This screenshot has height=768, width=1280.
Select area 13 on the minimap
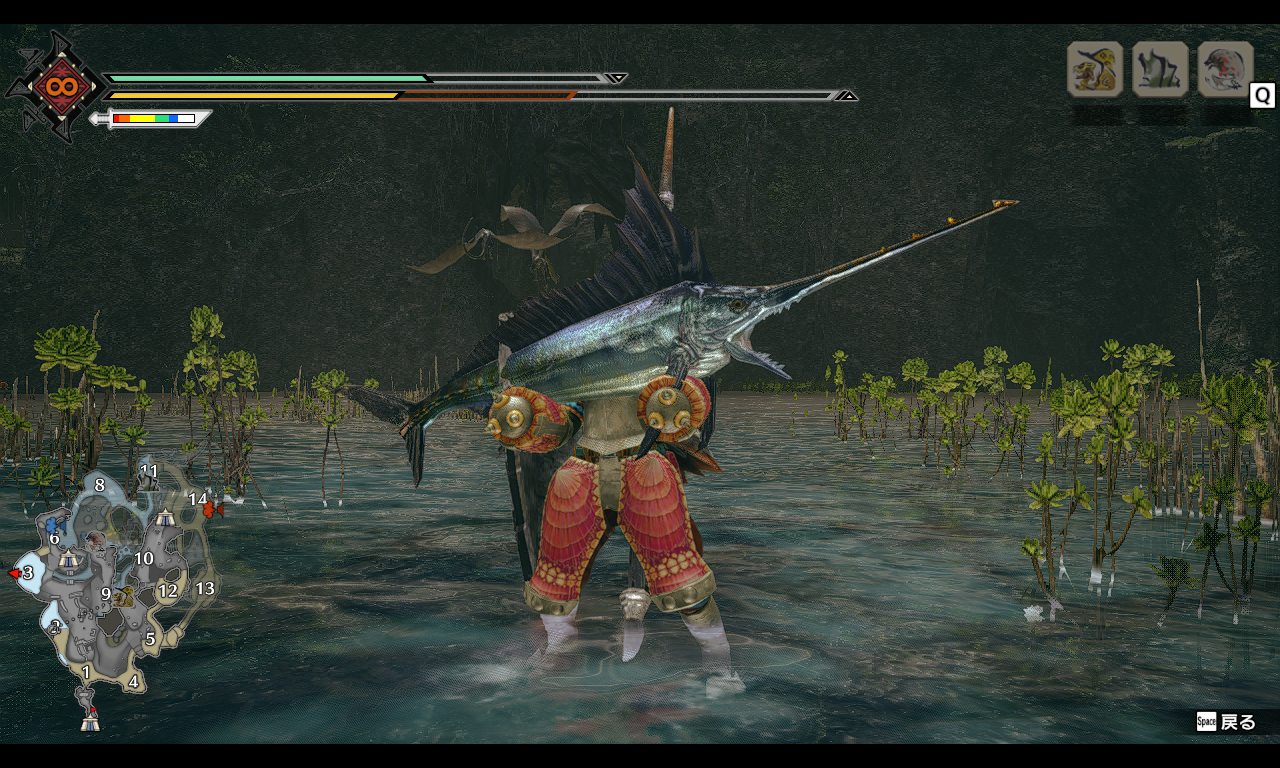204,588
